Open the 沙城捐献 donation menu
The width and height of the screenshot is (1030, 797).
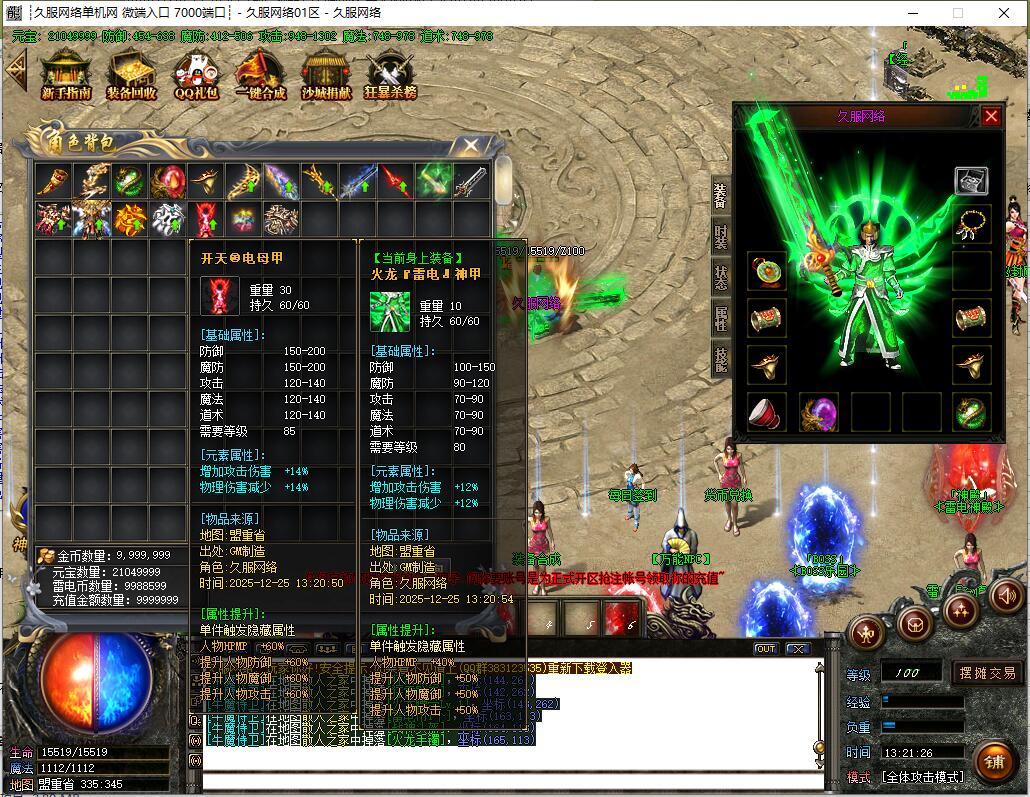tap(326, 75)
